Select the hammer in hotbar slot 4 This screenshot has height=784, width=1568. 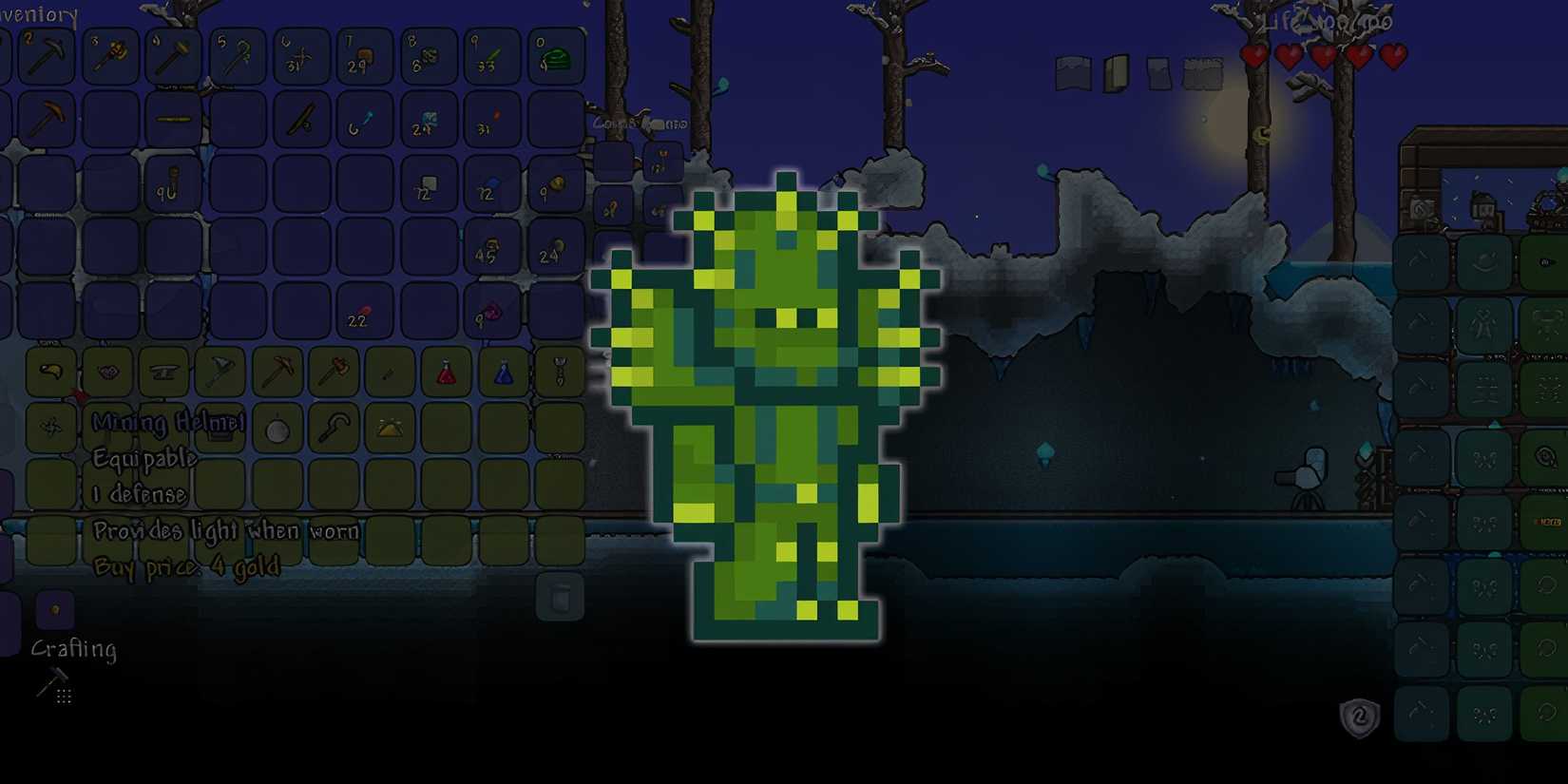pyautogui.click(x=176, y=57)
